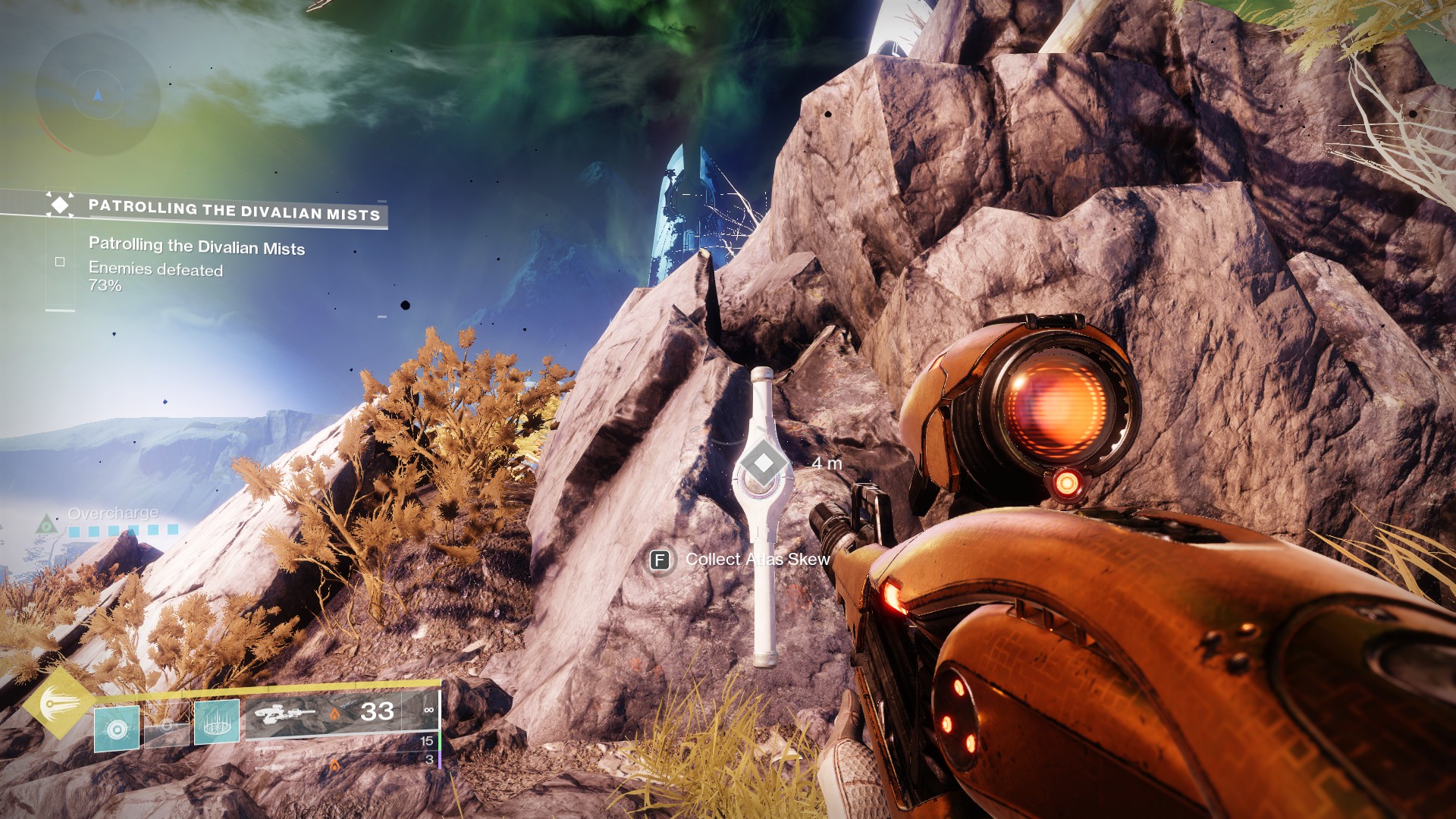Use the grenade ability icon
The height and width of the screenshot is (819, 1456).
pyautogui.click(x=117, y=729)
